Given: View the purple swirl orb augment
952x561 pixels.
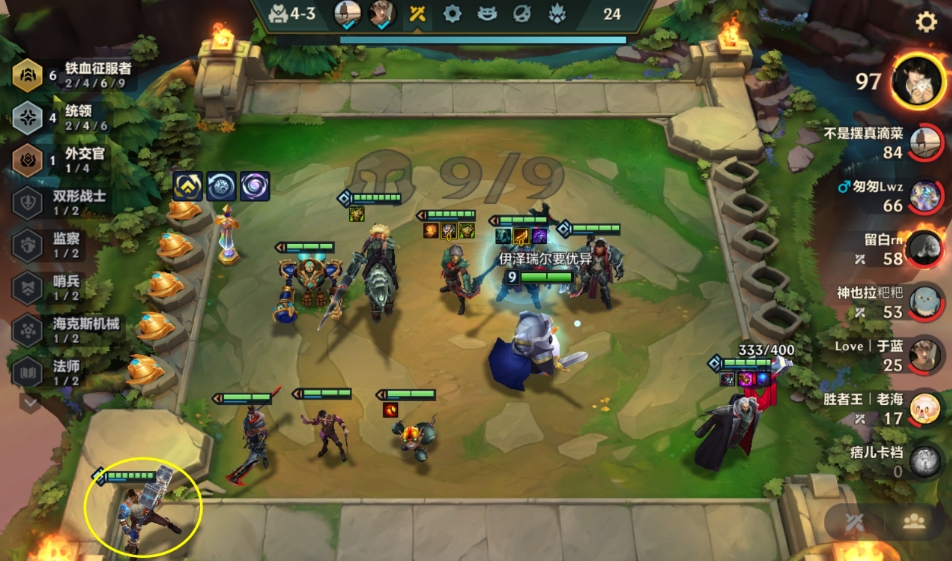Looking at the screenshot, I should pos(254,185).
